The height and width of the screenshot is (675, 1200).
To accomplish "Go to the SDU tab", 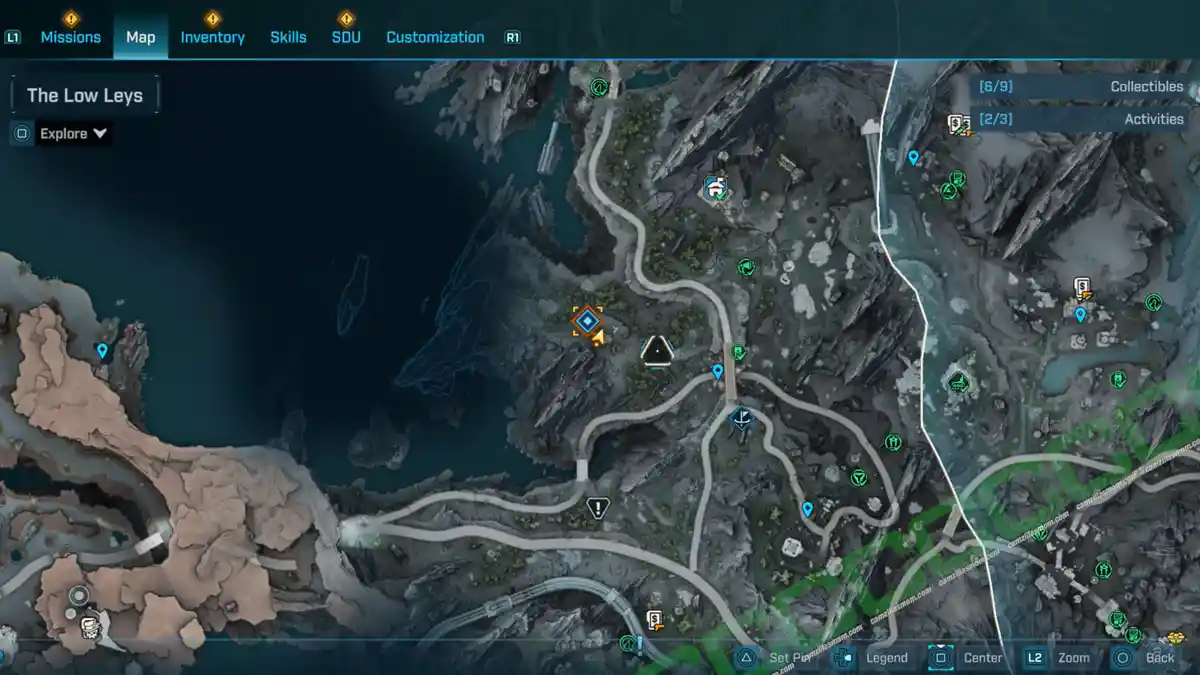I will tap(346, 37).
